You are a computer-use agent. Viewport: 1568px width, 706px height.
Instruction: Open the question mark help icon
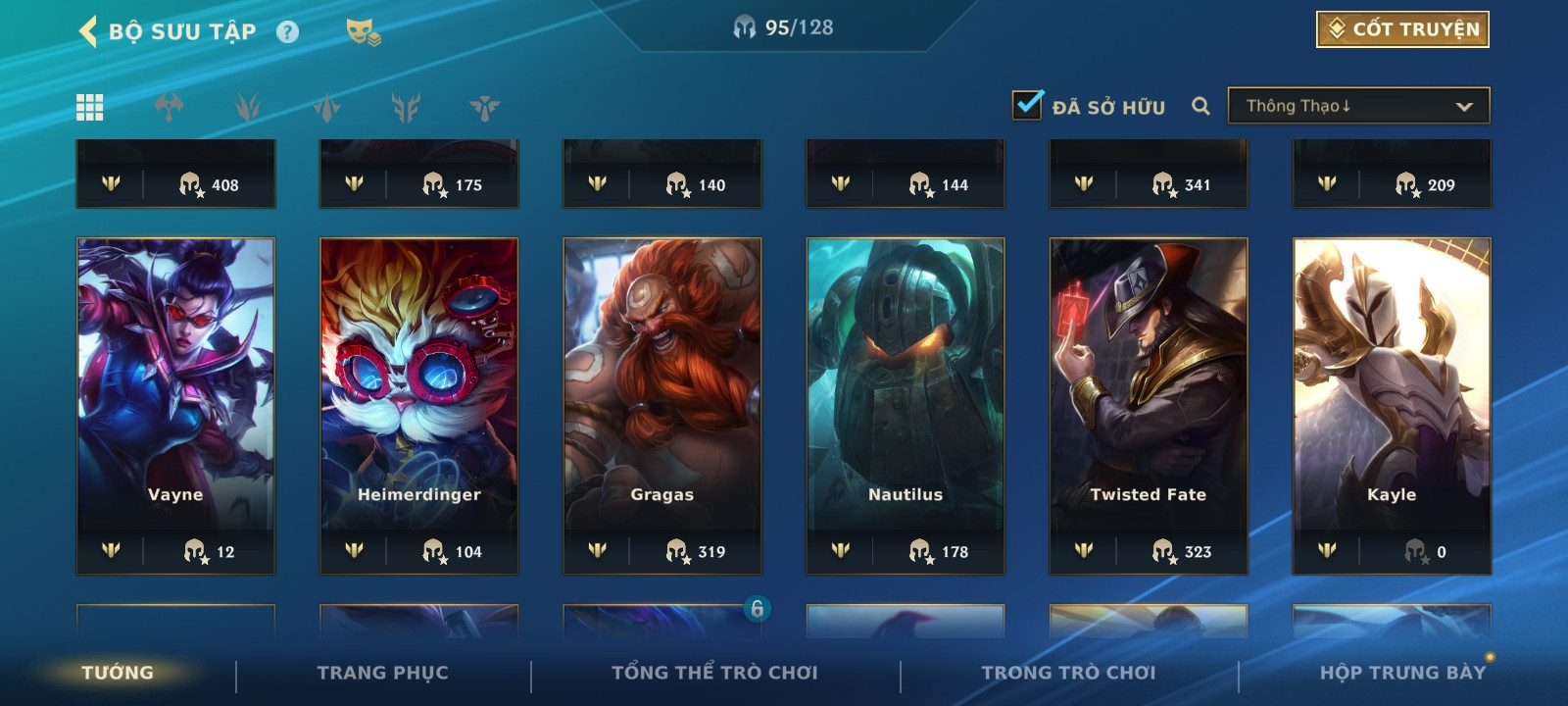[287, 32]
